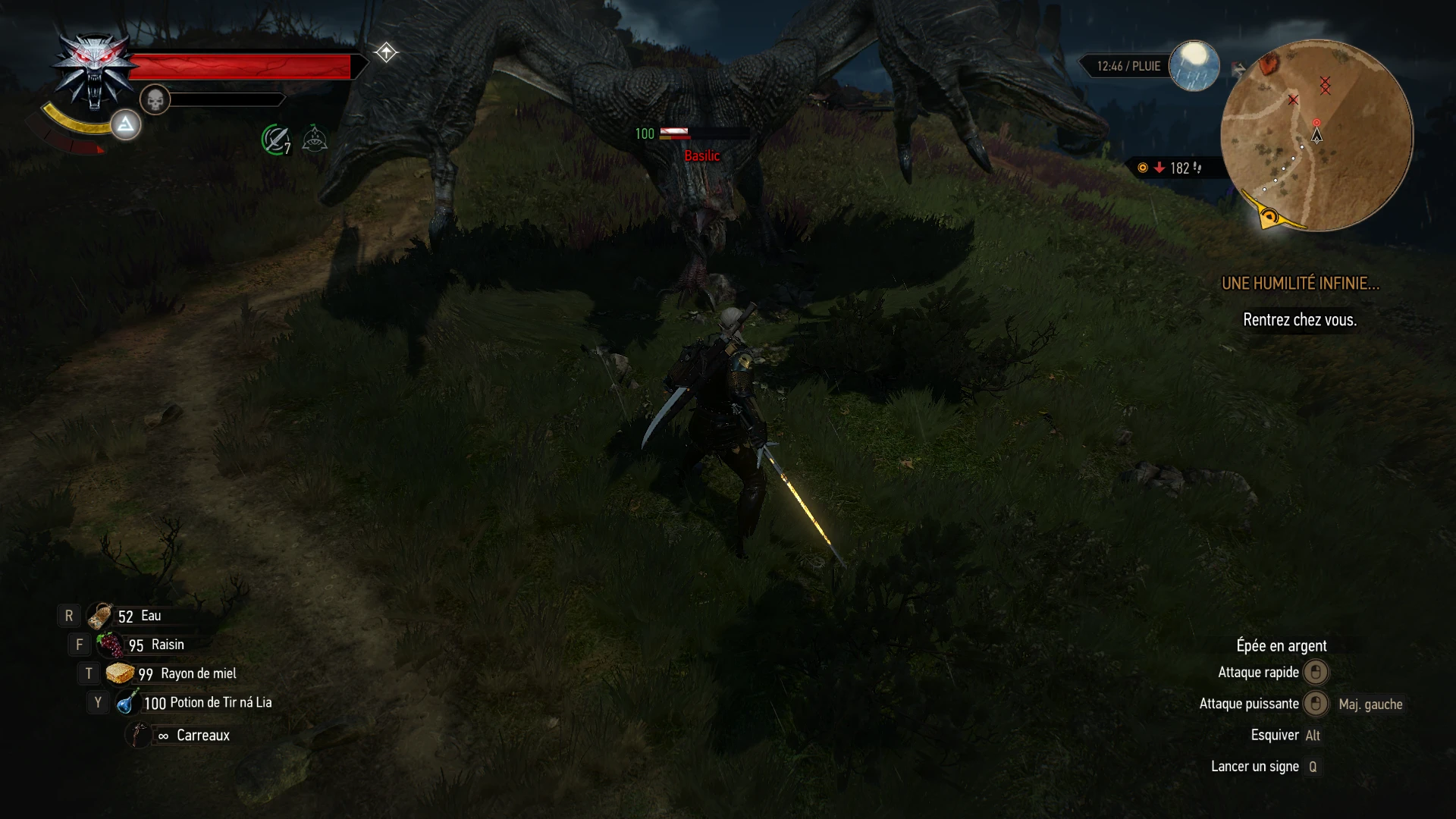1456x819 pixels.
Task: Select the Aard sign icon
Action: (125, 125)
